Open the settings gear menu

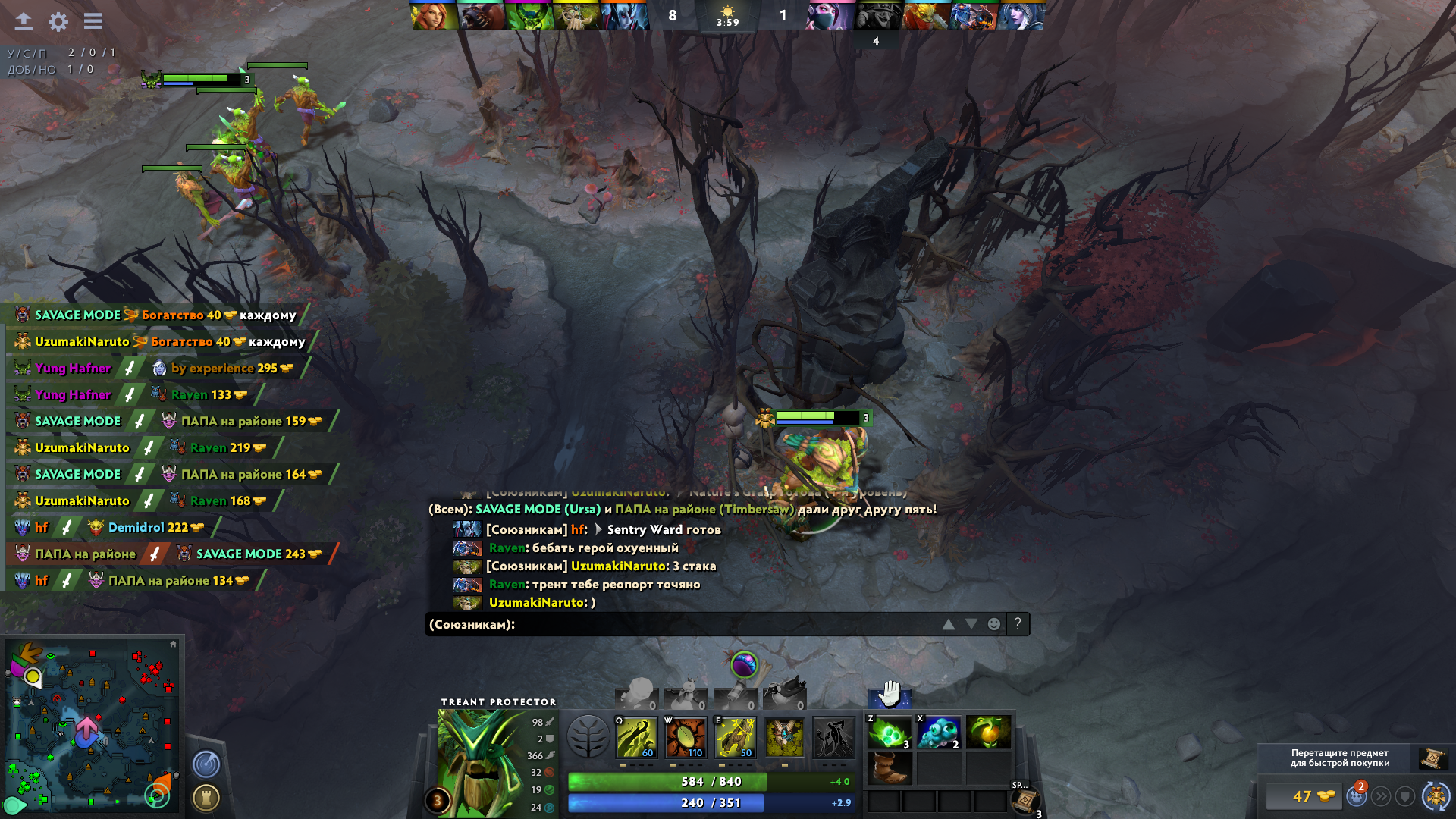pos(58,21)
